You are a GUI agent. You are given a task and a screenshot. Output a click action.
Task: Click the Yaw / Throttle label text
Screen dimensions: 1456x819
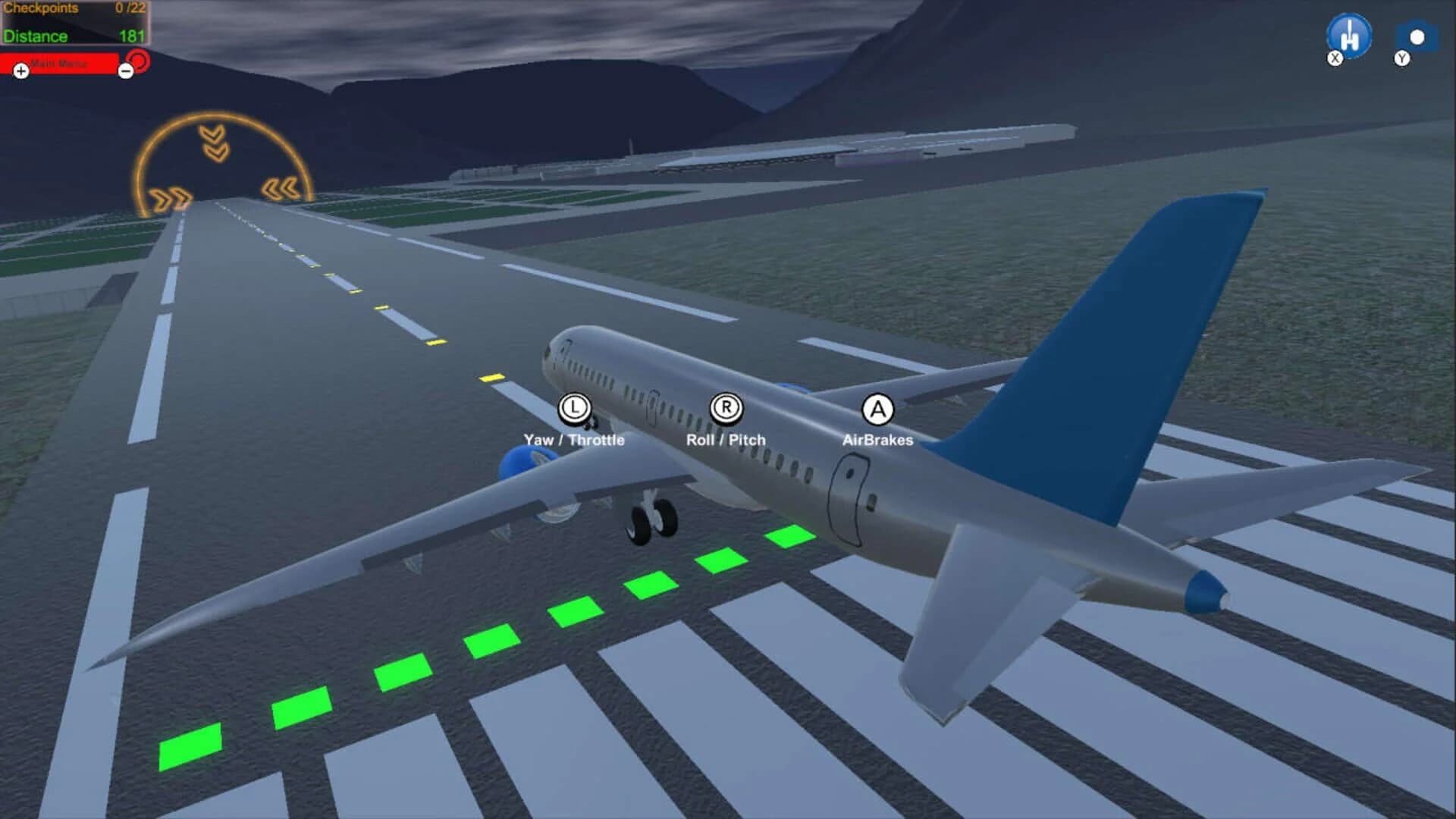(574, 438)
